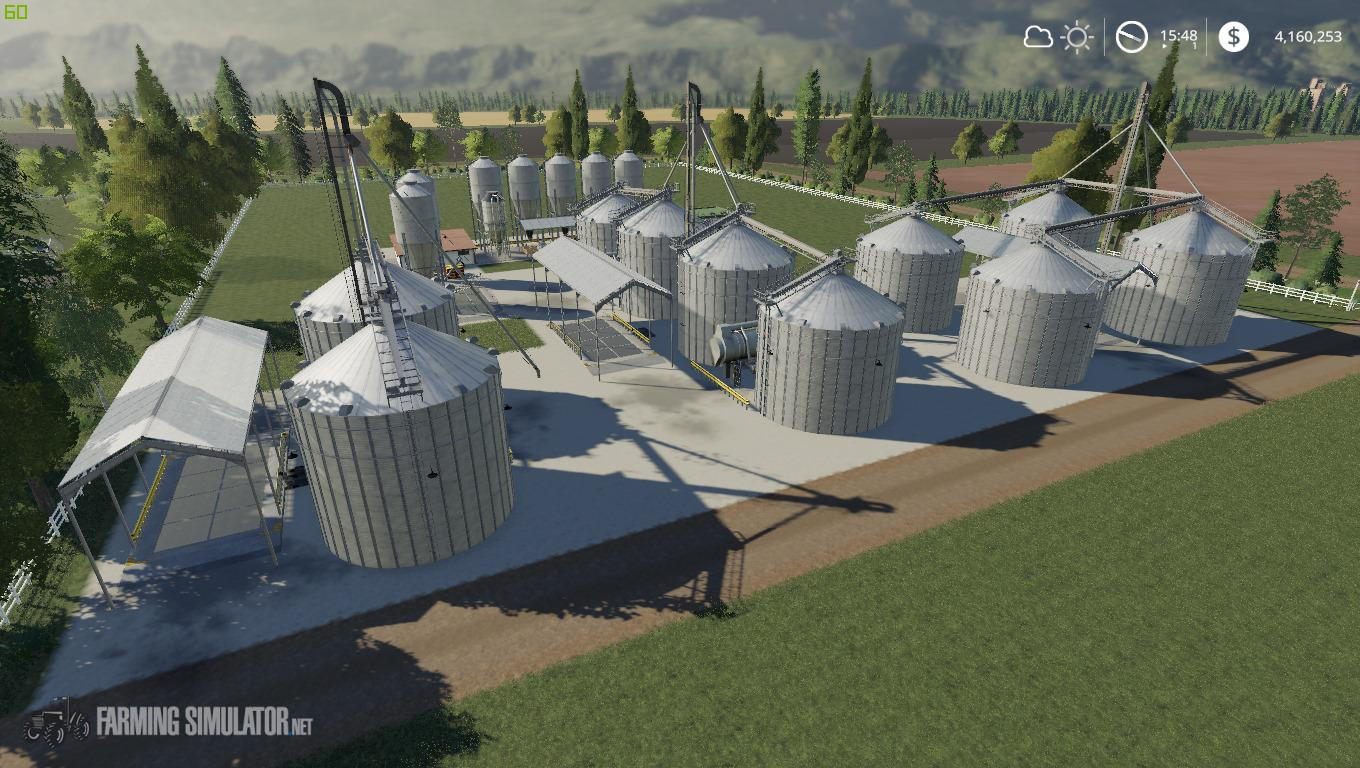Select the sun weather icon in the HUD

pos(1076,37)
